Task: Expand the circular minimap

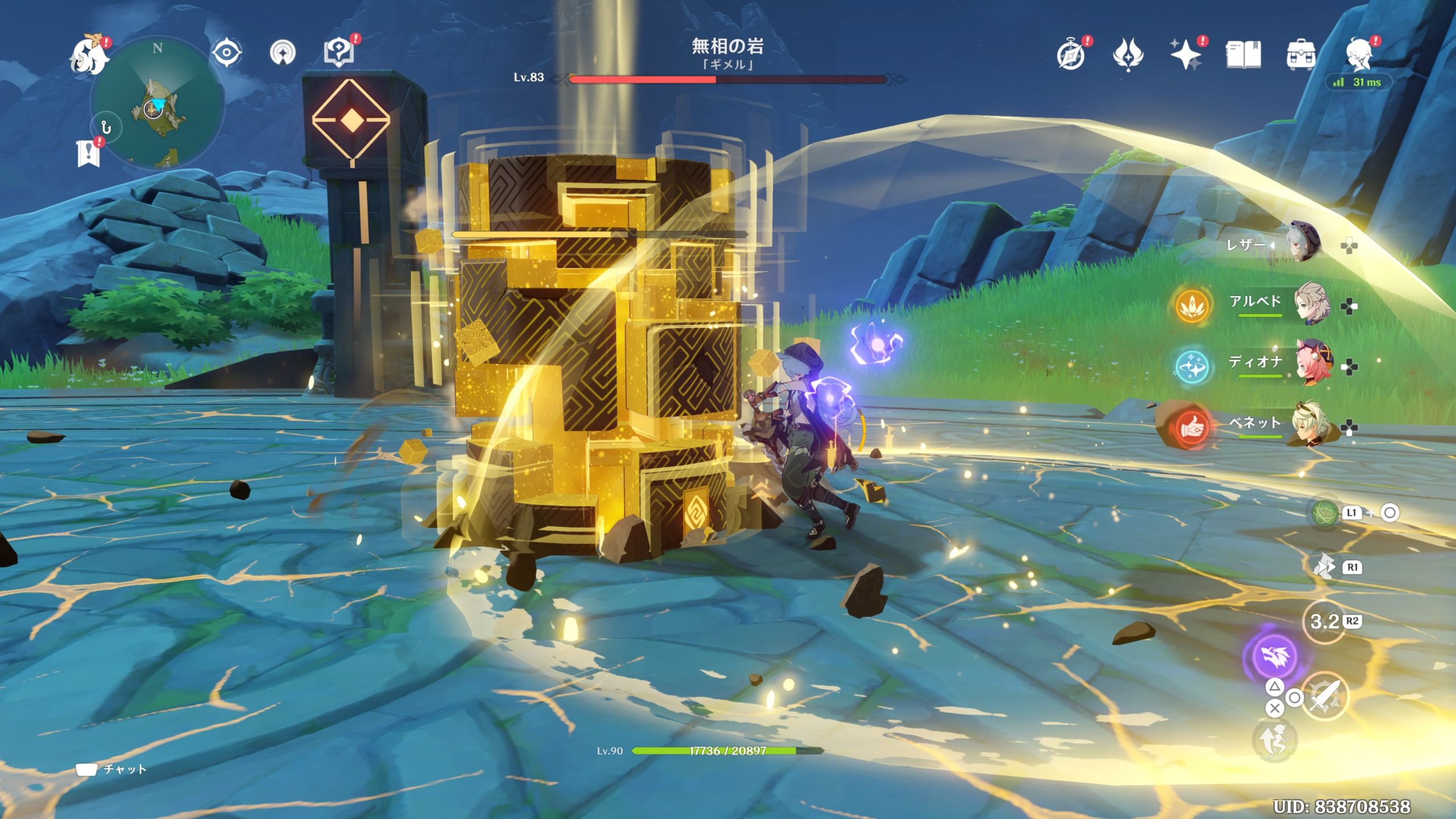Action: pyautogui.click(x=157, y=104)
